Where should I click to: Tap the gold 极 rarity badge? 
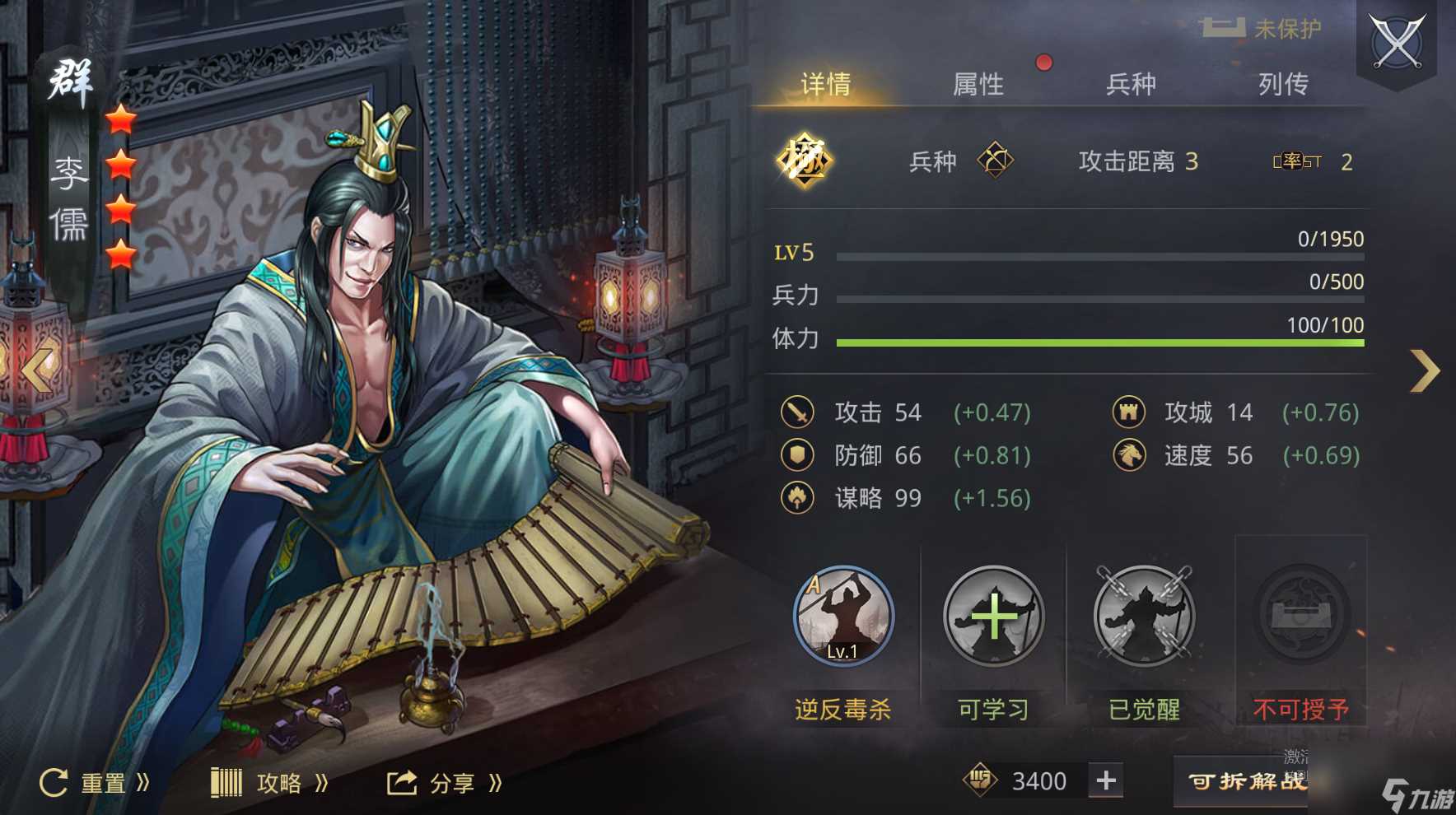804,161
